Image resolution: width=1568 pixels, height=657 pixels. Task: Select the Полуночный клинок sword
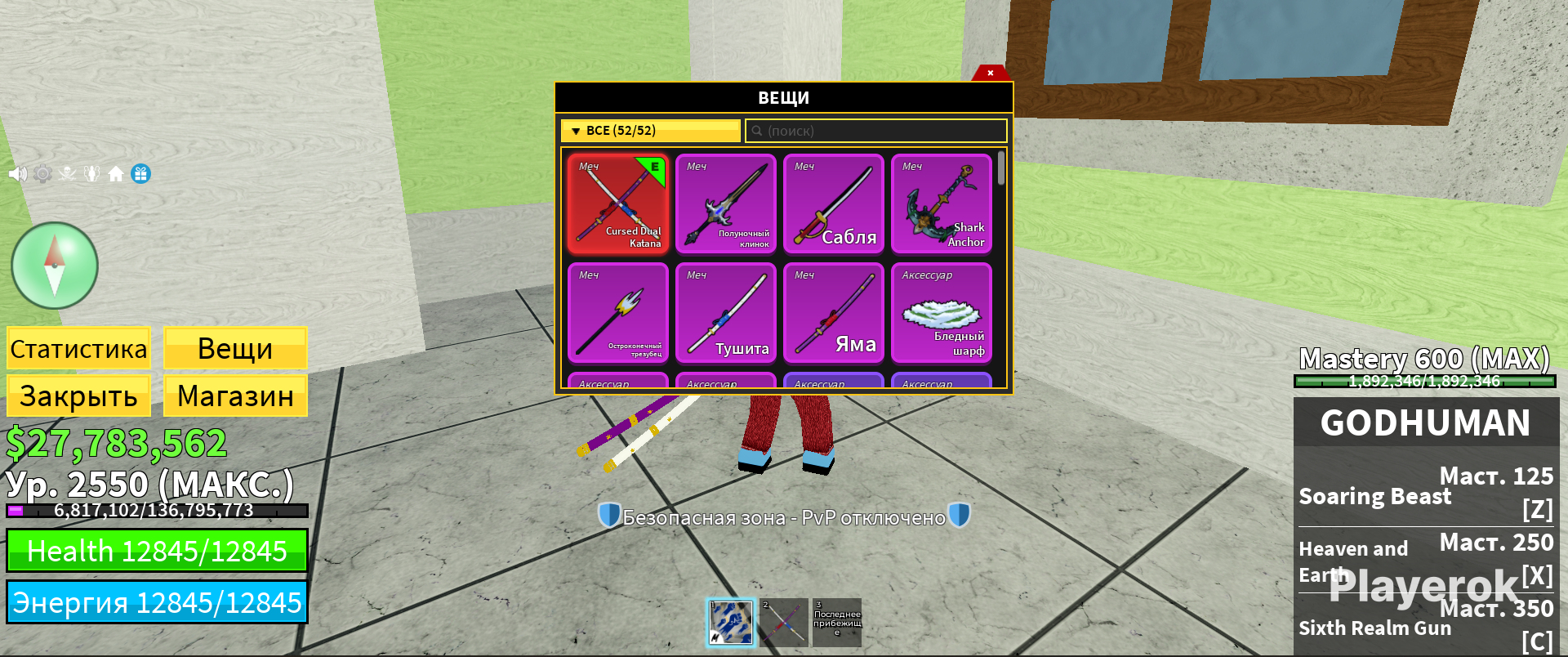(726, 203)
